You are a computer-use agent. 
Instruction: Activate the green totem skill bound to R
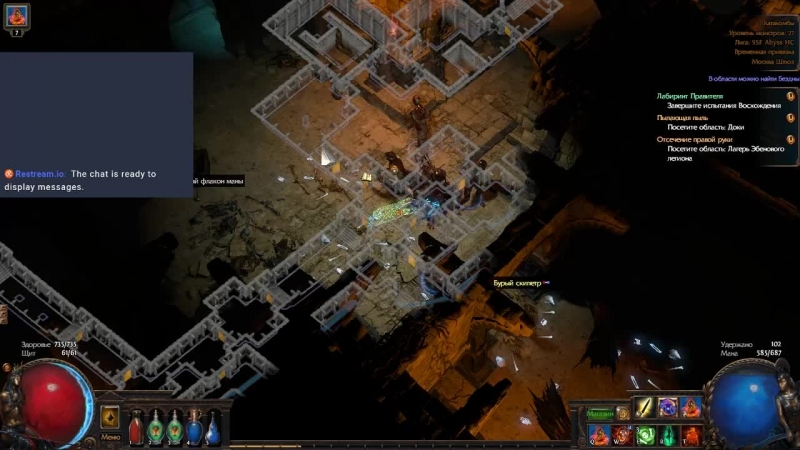667,435
